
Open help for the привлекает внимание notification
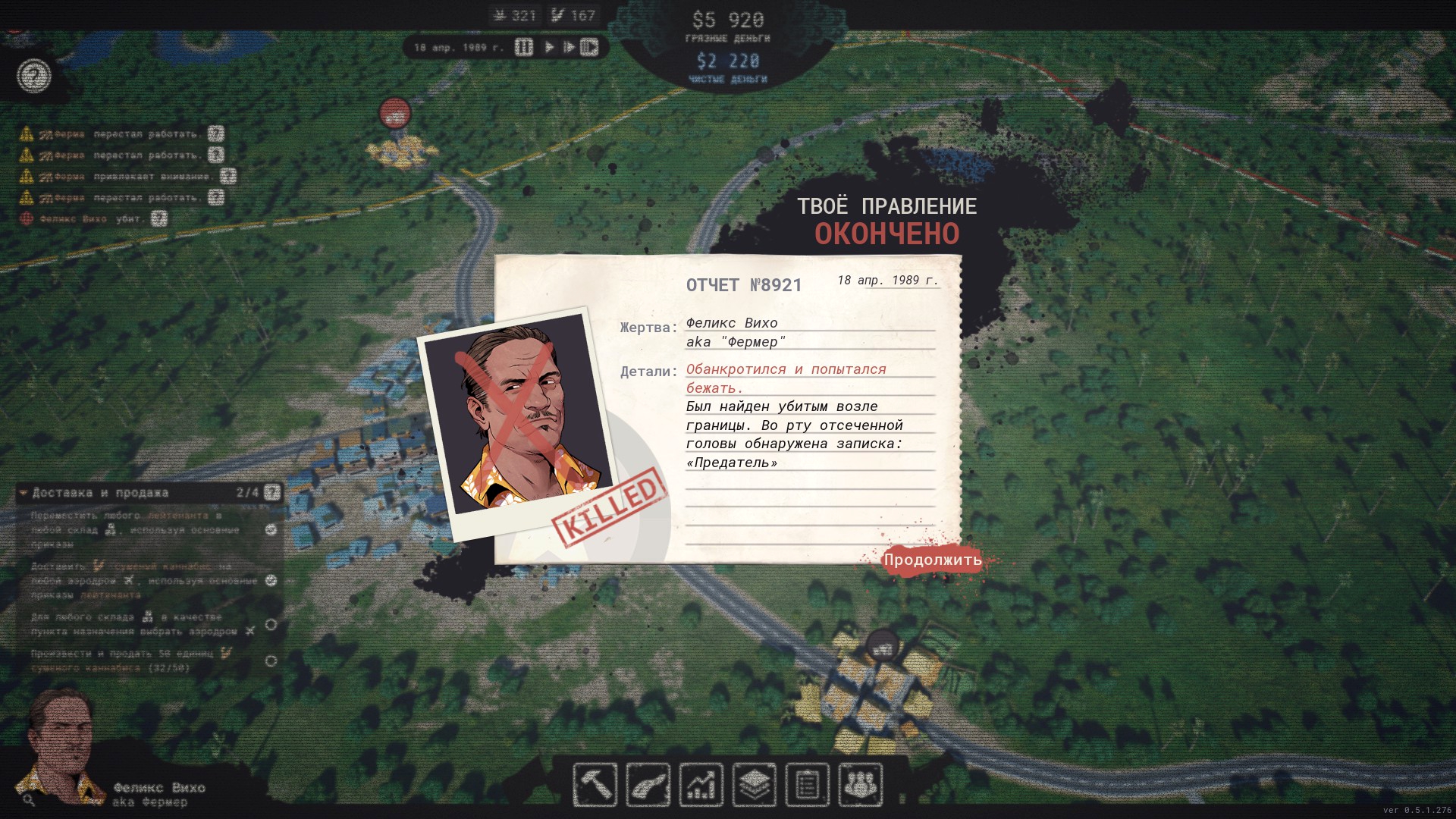click(227, 176)
